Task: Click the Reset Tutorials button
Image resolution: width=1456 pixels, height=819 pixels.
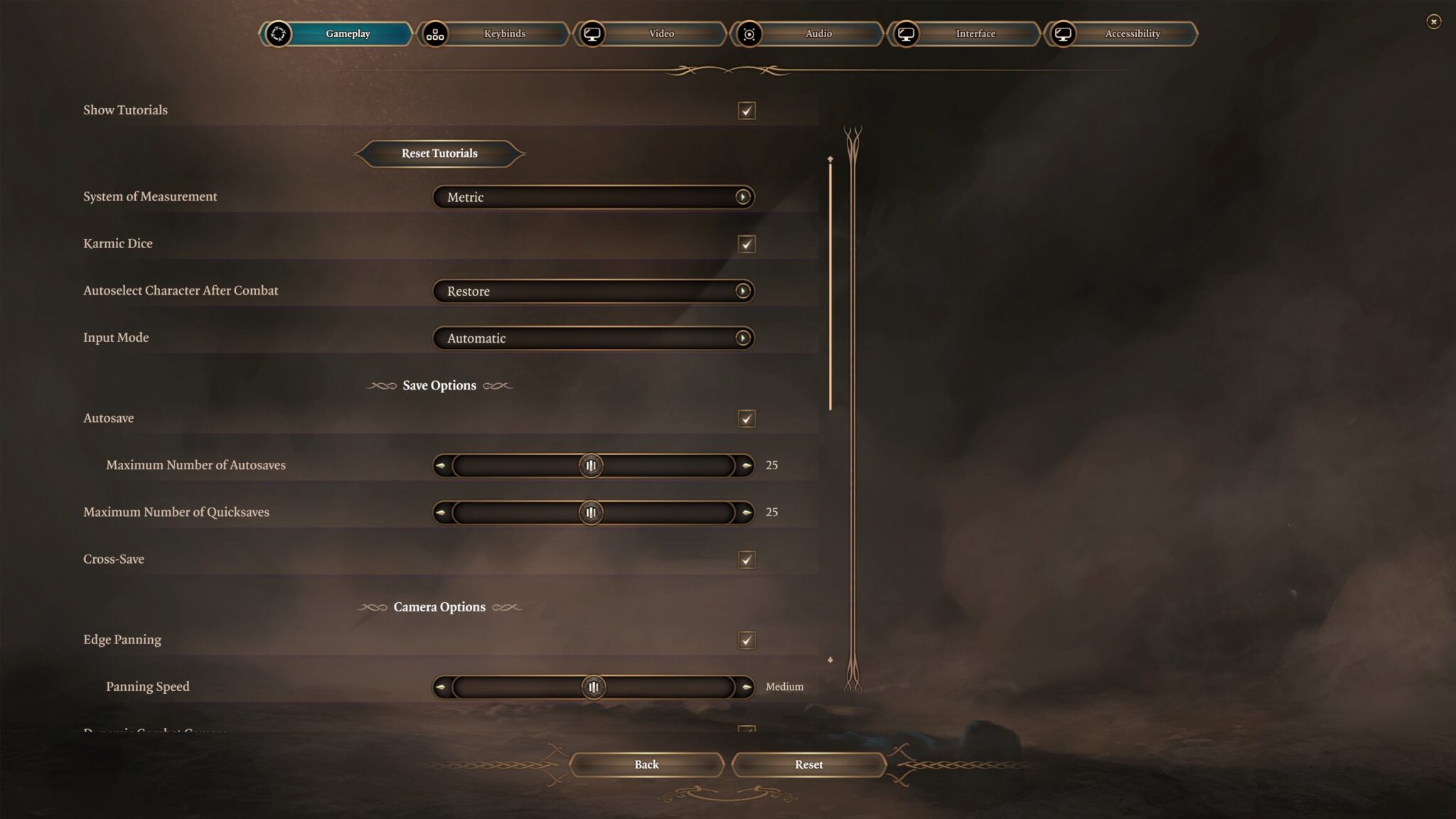Action: [439, 153]
